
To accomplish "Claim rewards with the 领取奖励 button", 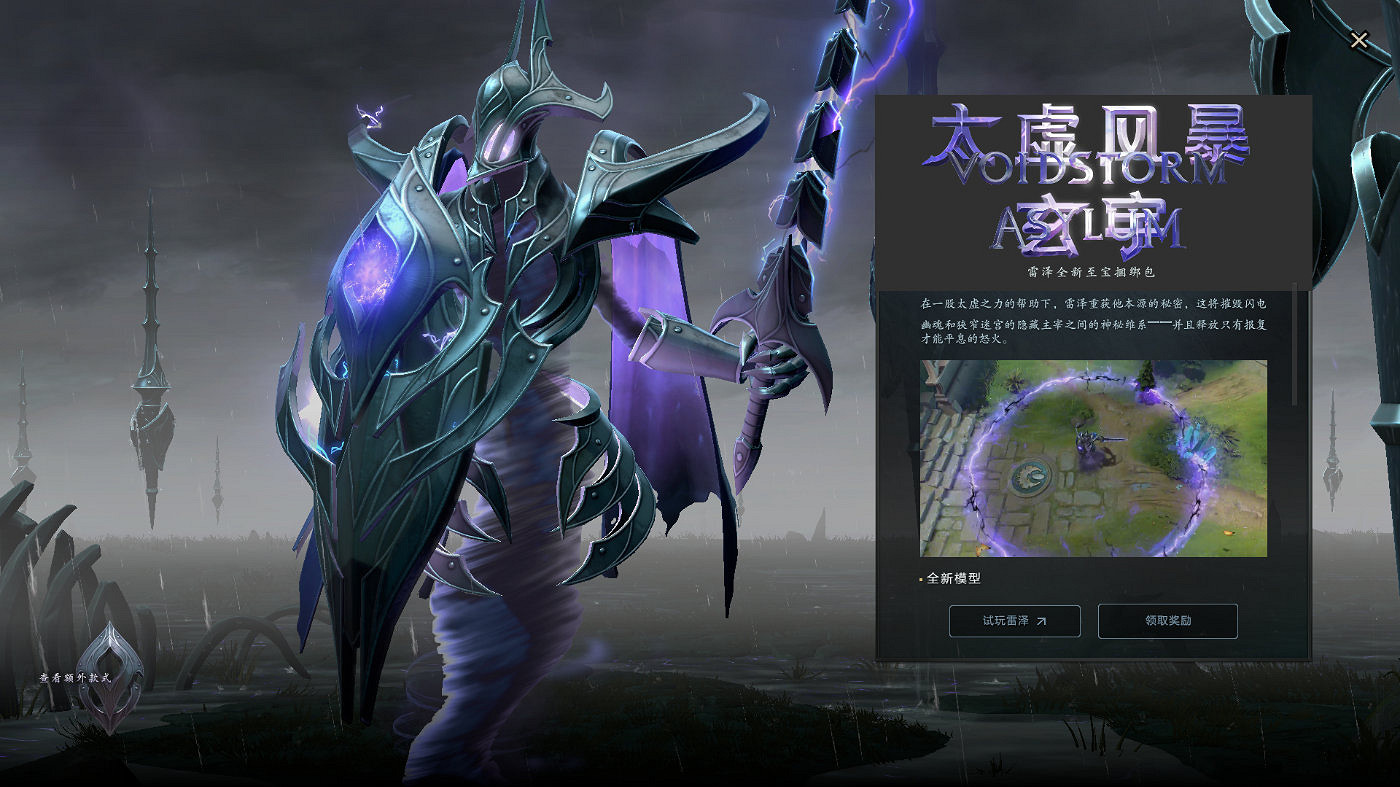I will point(1168,620).
